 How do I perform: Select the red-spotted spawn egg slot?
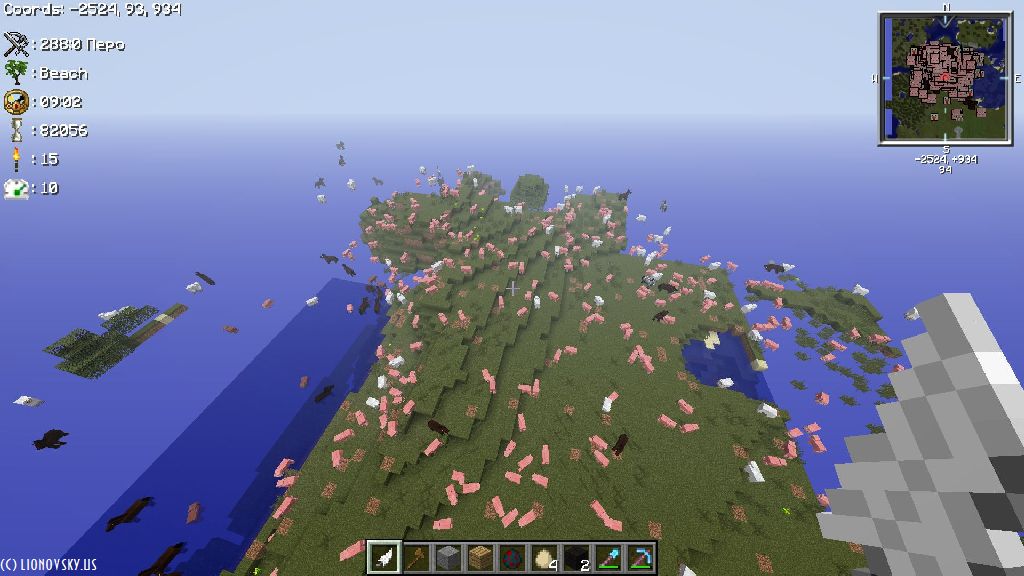(512, 557)
